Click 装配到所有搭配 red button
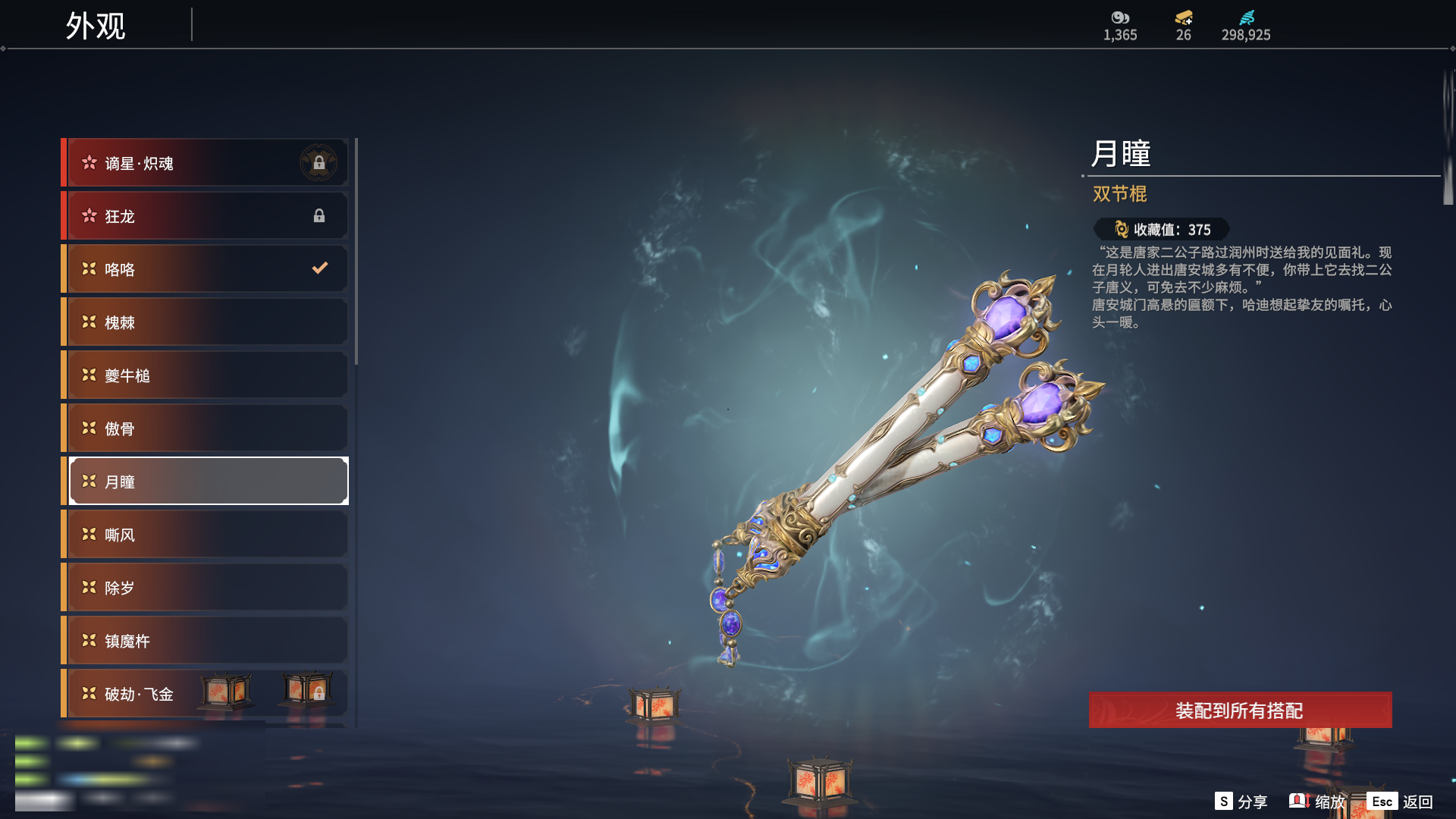 pyautogui.click(x=1240, y=711)
